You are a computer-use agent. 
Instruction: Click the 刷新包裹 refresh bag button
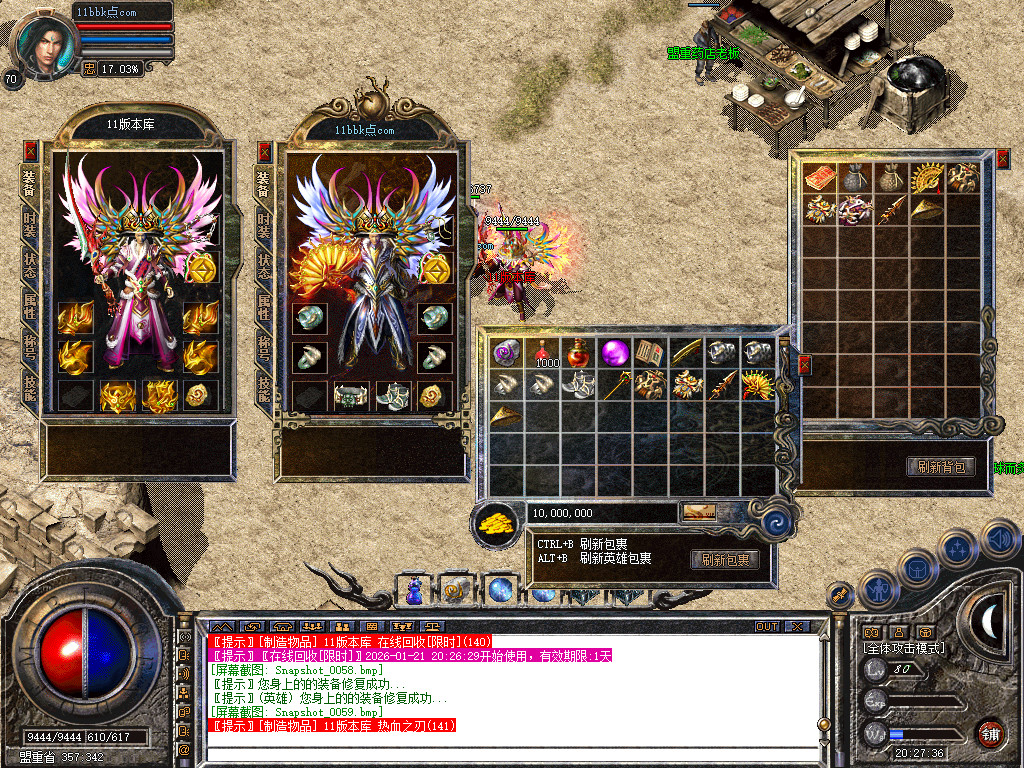pos(724,560)
